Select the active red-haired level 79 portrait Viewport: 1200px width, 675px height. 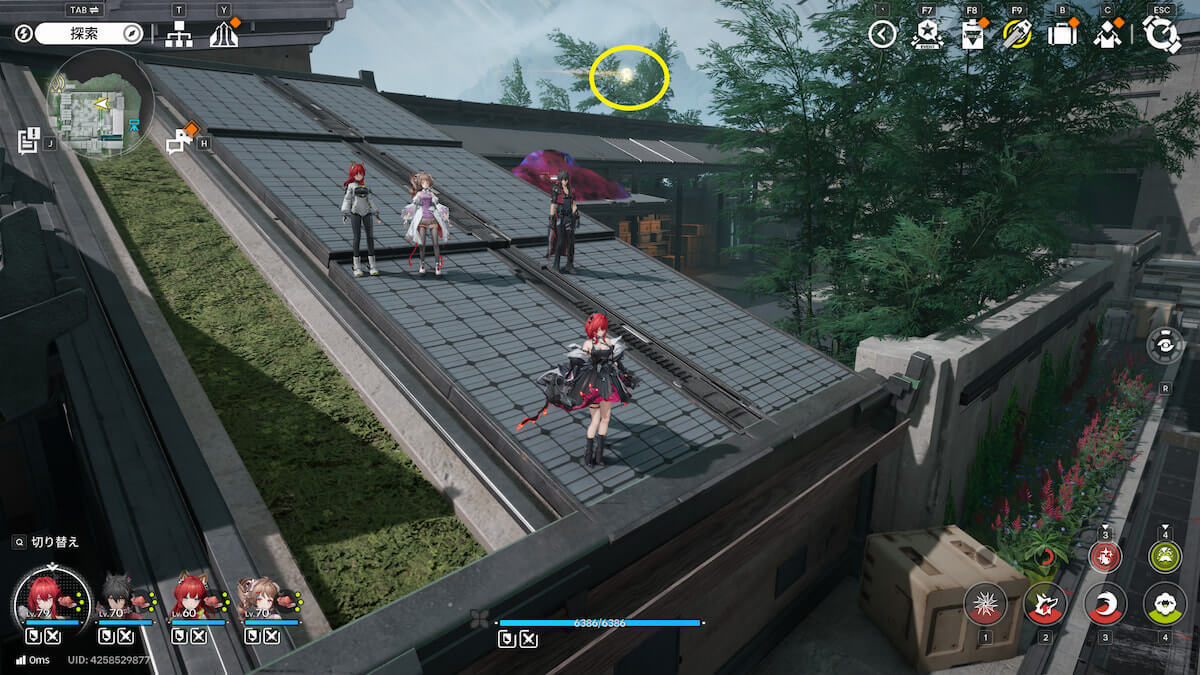[49, 597]
